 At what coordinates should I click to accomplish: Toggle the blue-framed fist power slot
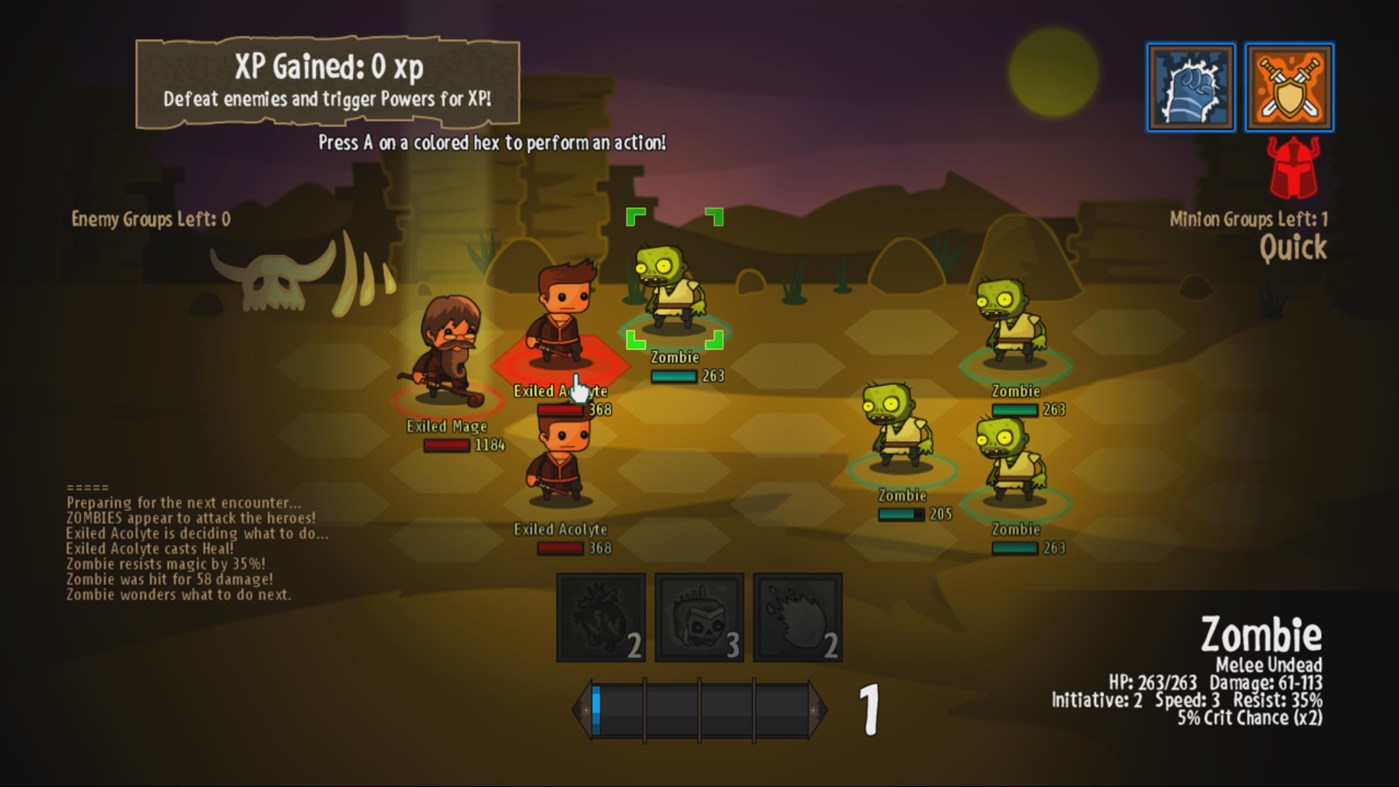tap(1190, 86)
